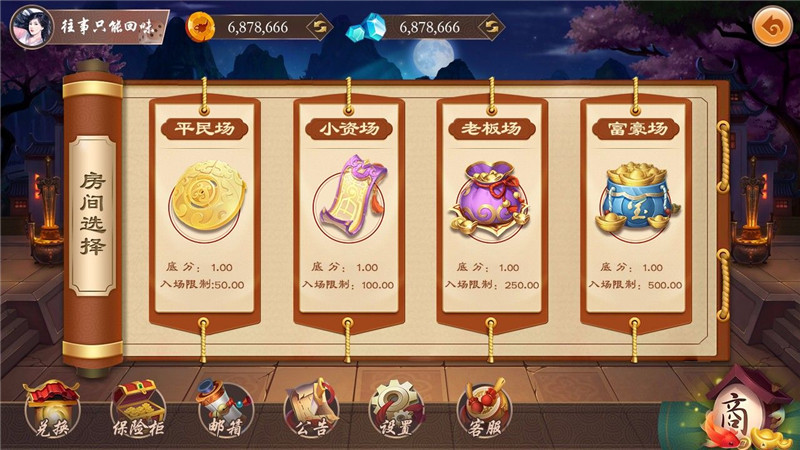Open the player avatar profile

30,26
